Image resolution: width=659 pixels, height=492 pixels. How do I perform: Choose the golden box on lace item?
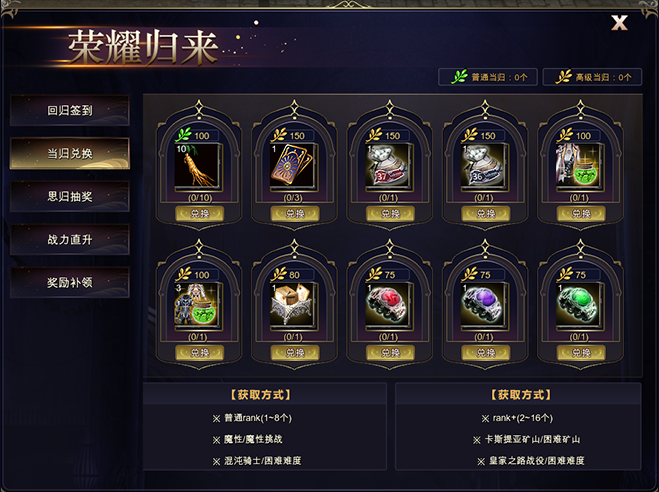point(289,302)
